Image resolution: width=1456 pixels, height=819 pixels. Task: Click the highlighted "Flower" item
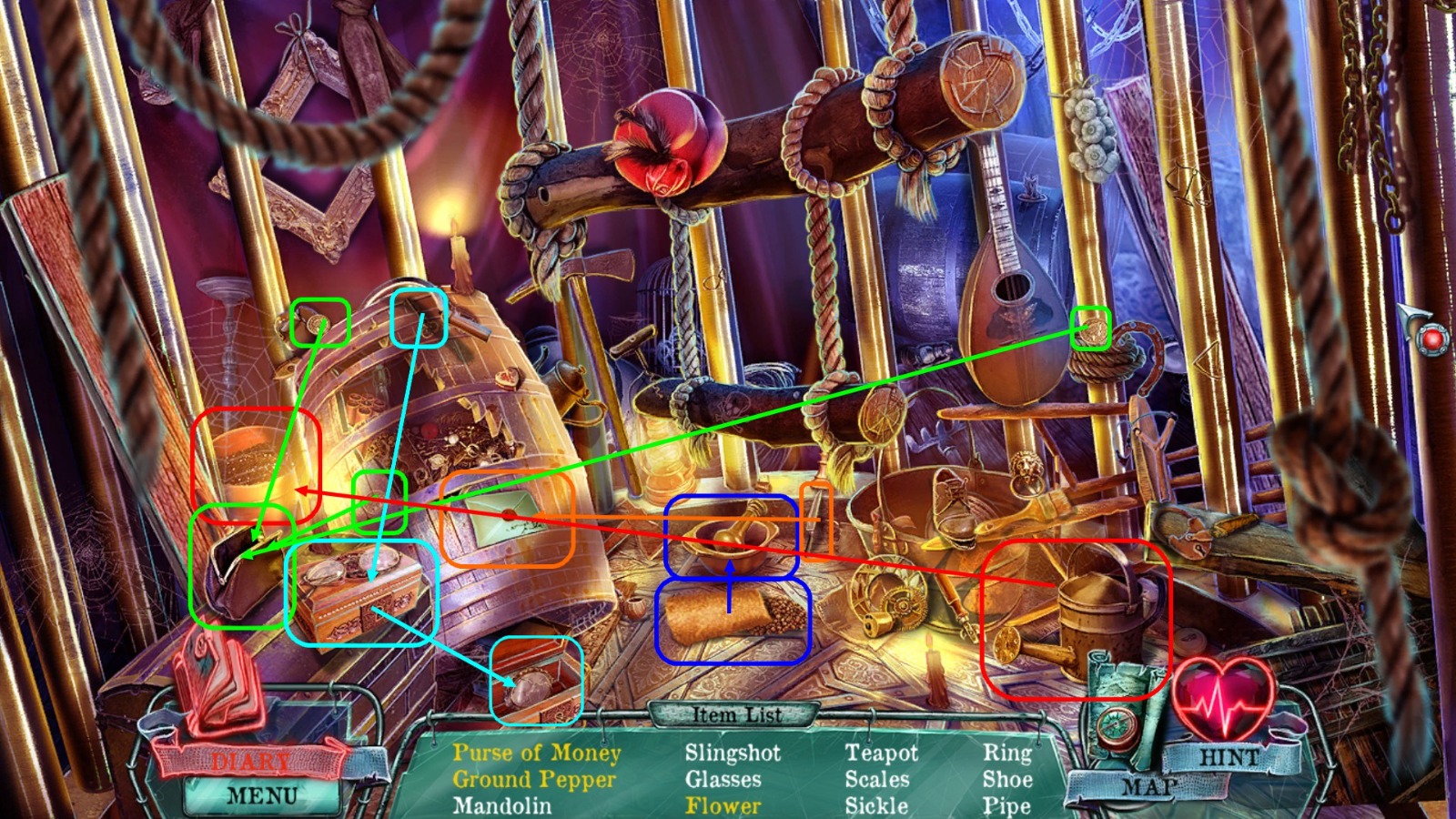coord(722,804)
